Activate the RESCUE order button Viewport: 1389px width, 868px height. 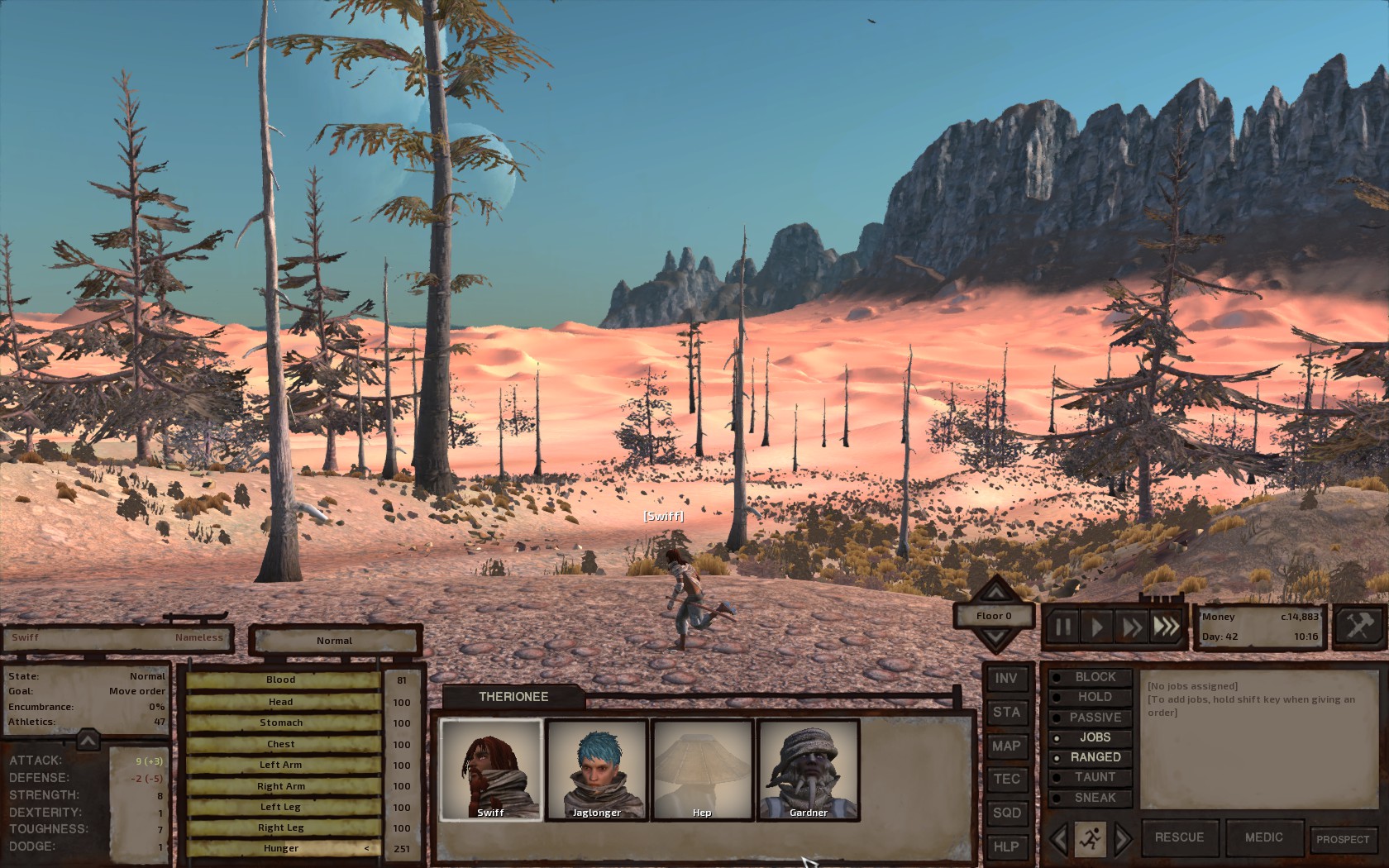coord(1179,837)
